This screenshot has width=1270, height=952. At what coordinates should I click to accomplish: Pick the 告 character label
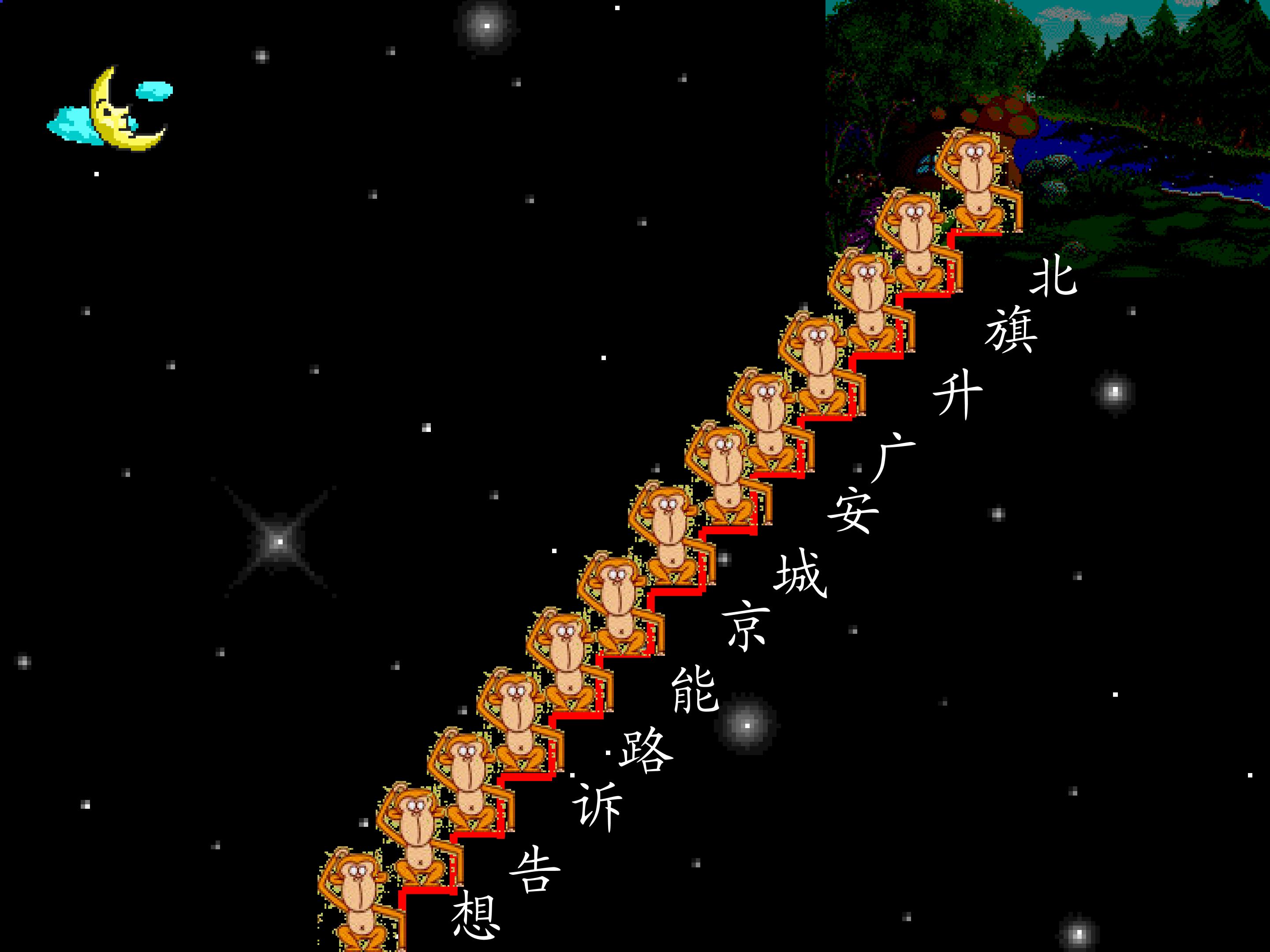point(534,870)
